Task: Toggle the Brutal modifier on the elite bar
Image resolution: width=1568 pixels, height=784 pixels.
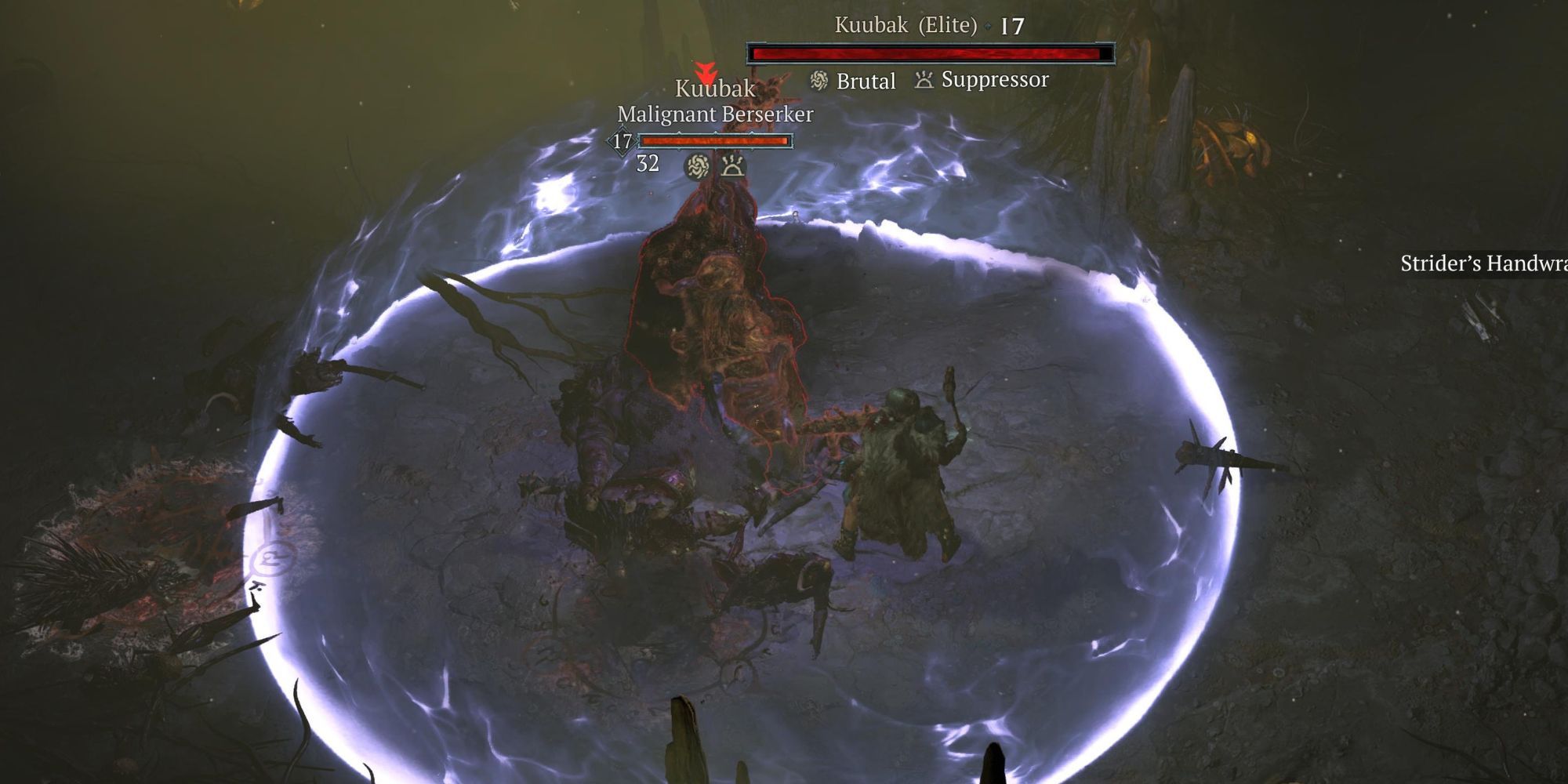Action: point(866,81)
